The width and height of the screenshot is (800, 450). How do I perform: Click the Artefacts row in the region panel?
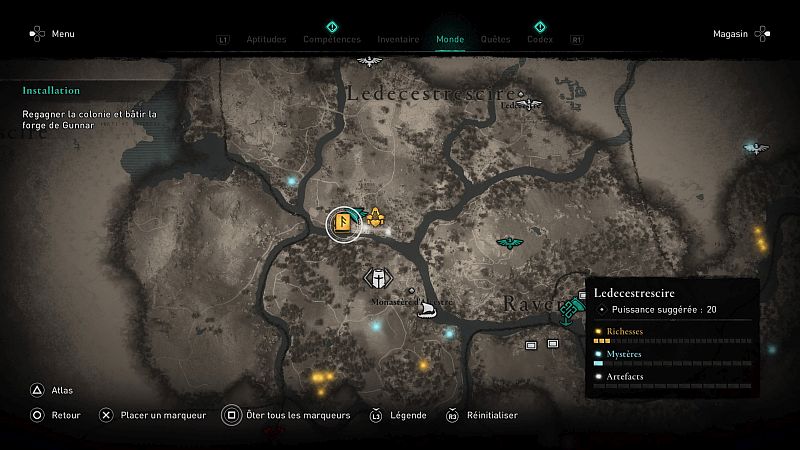point(670,379)
